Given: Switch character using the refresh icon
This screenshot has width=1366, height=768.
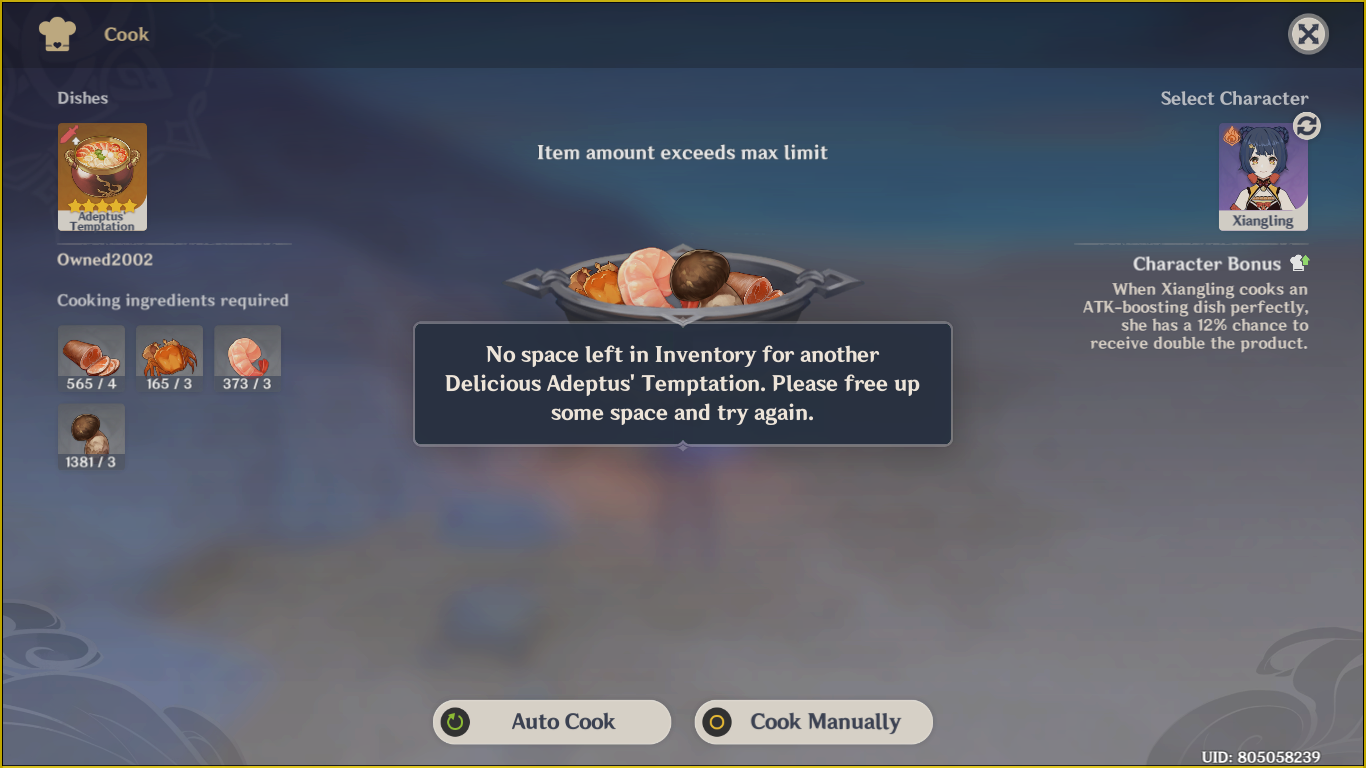Looking at the screenshot, I should click(1307, 125).
